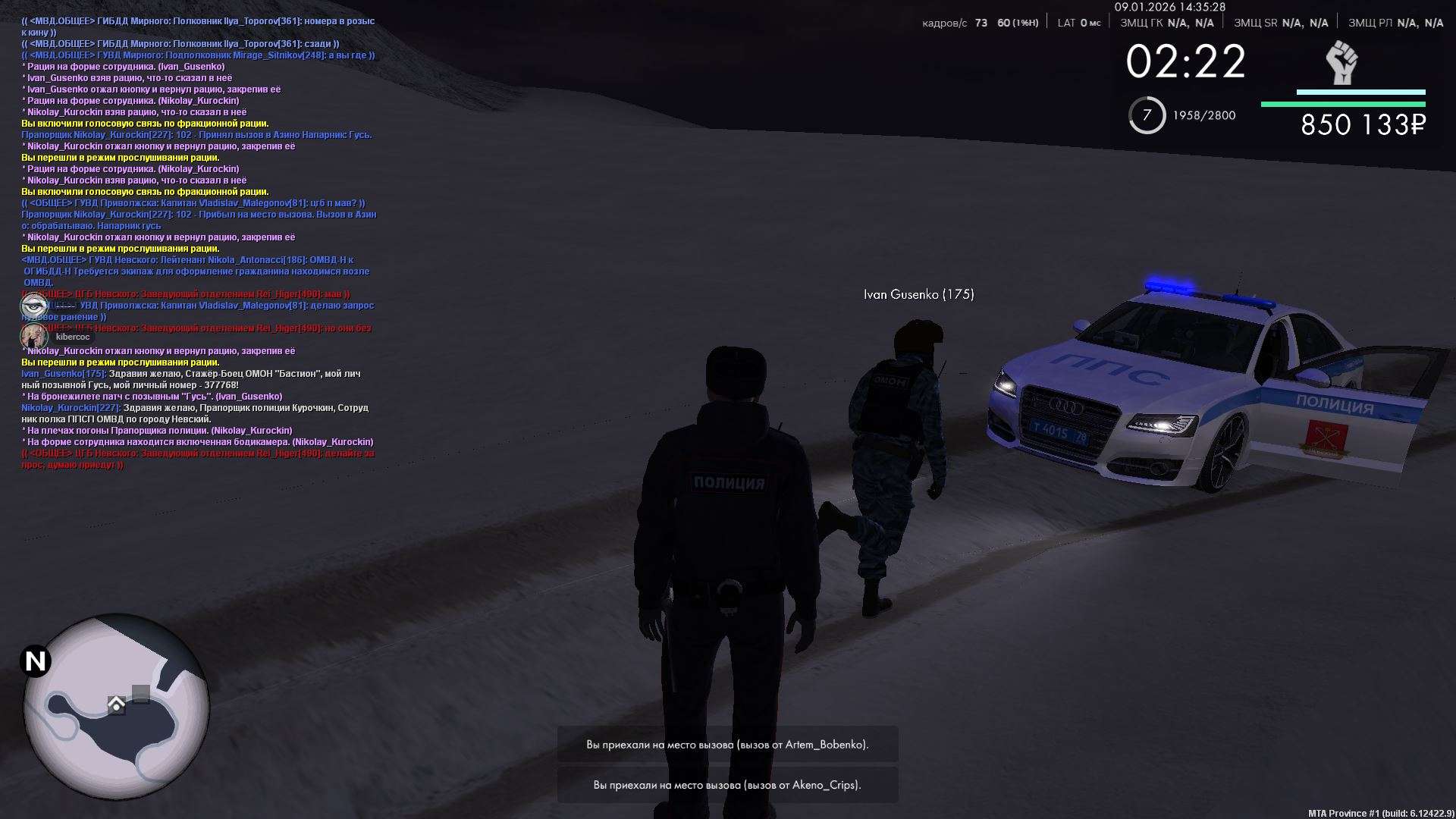Click the raised fist icon
Viewport: 1456px width, 819px height.
point(1341,63)
